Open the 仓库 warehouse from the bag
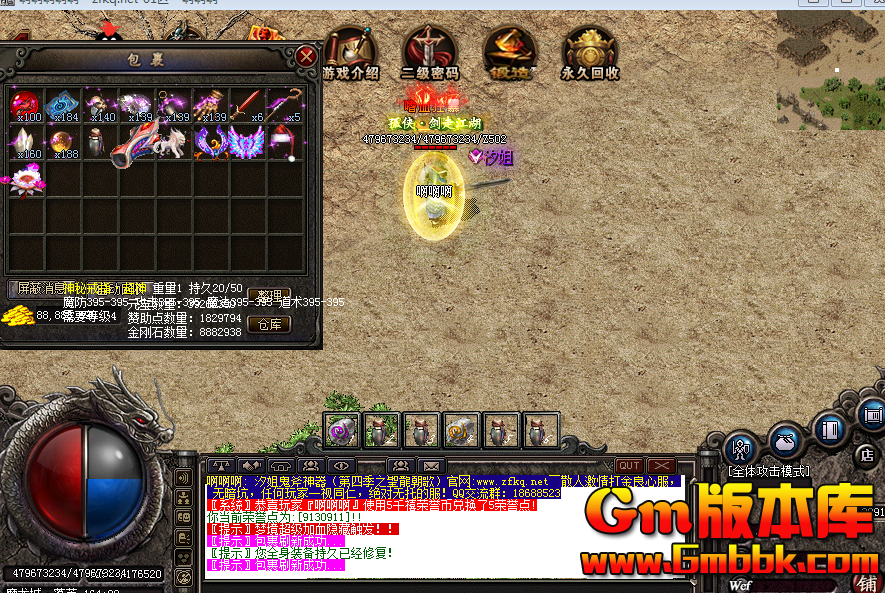885x593 pixels. tap(270, 324)
